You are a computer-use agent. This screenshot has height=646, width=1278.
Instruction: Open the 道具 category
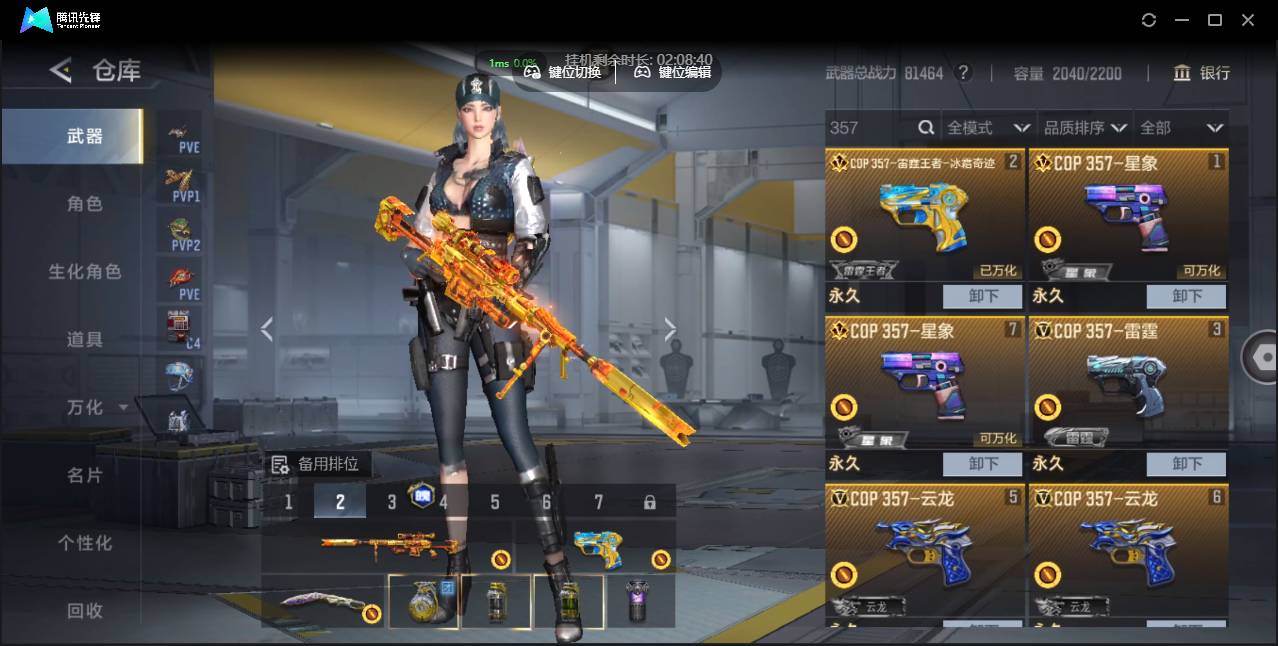(84, 340)
